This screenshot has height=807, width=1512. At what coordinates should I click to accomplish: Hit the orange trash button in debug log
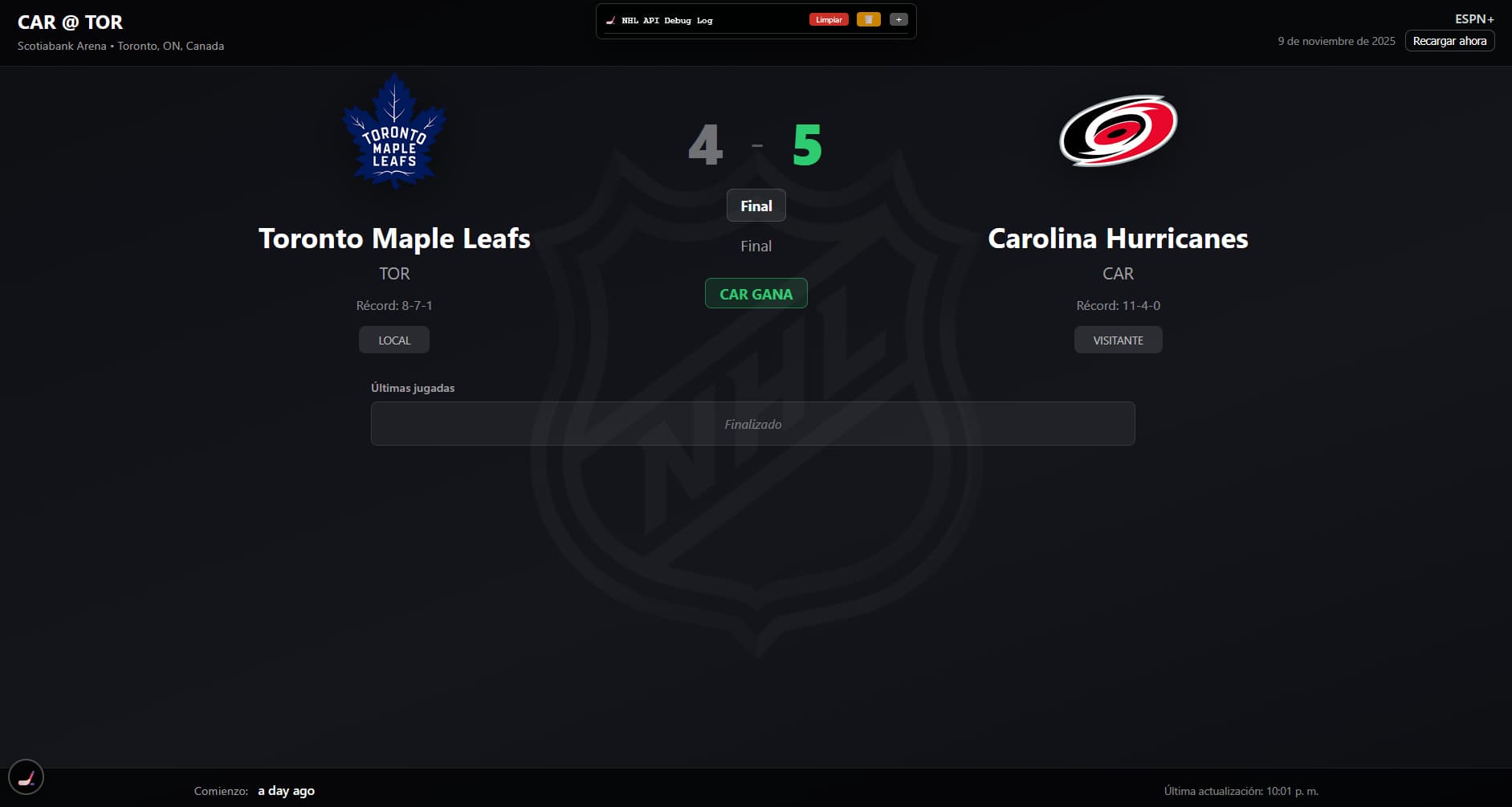(x=868, y=20)
